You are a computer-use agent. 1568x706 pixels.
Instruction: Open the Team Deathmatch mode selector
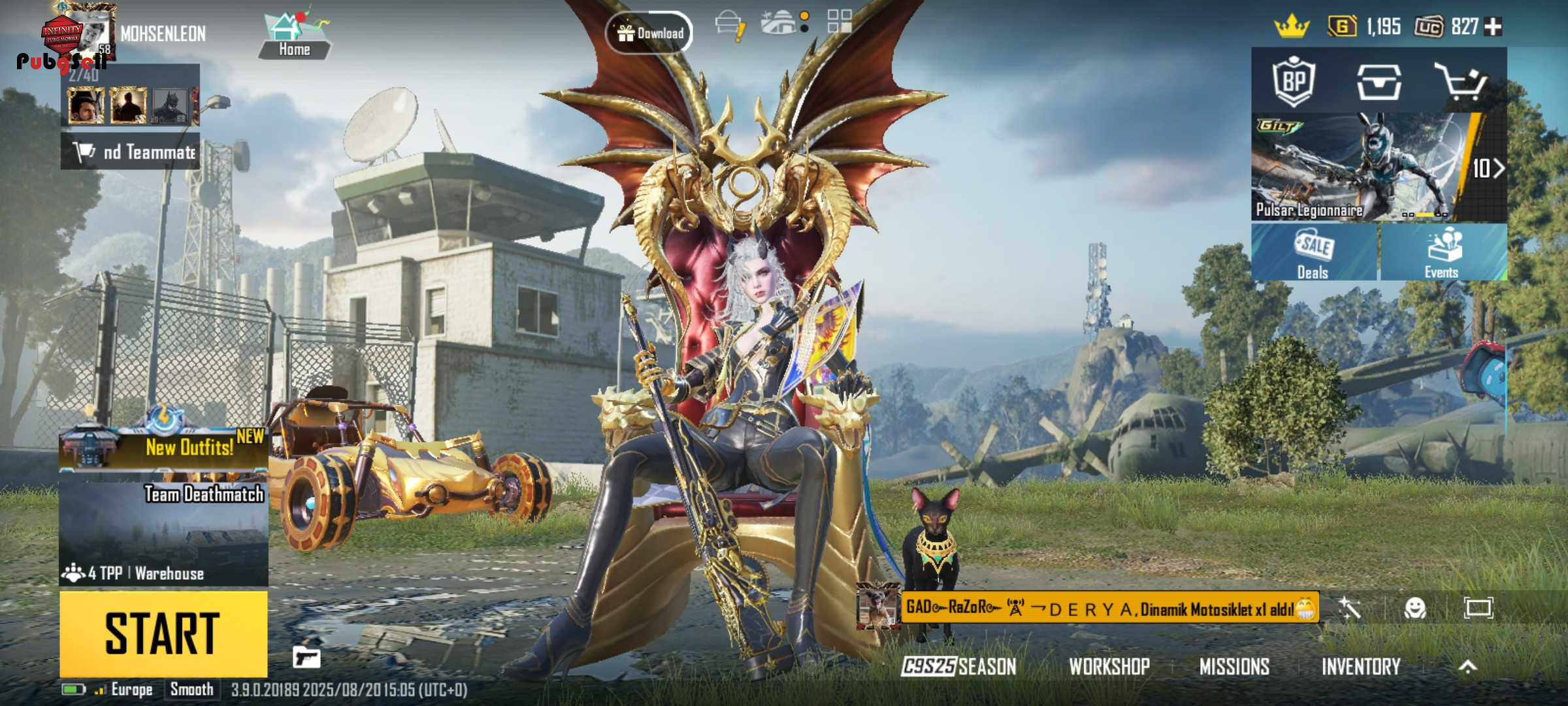click(163, 534)
